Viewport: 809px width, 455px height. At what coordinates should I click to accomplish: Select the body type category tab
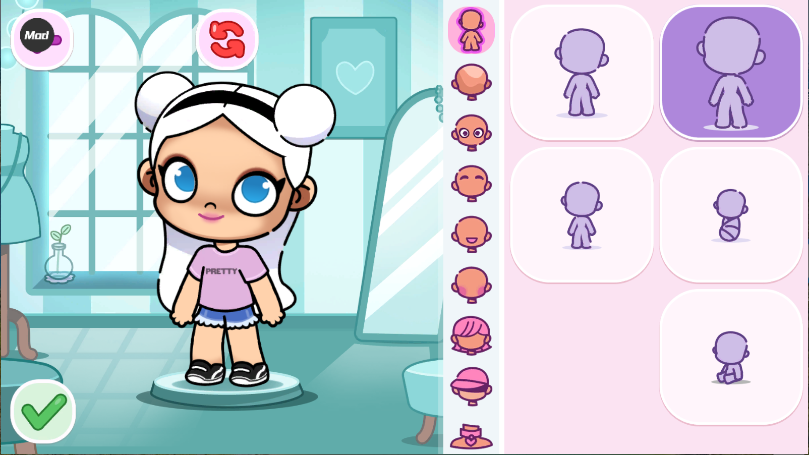(x=471, y=29)
